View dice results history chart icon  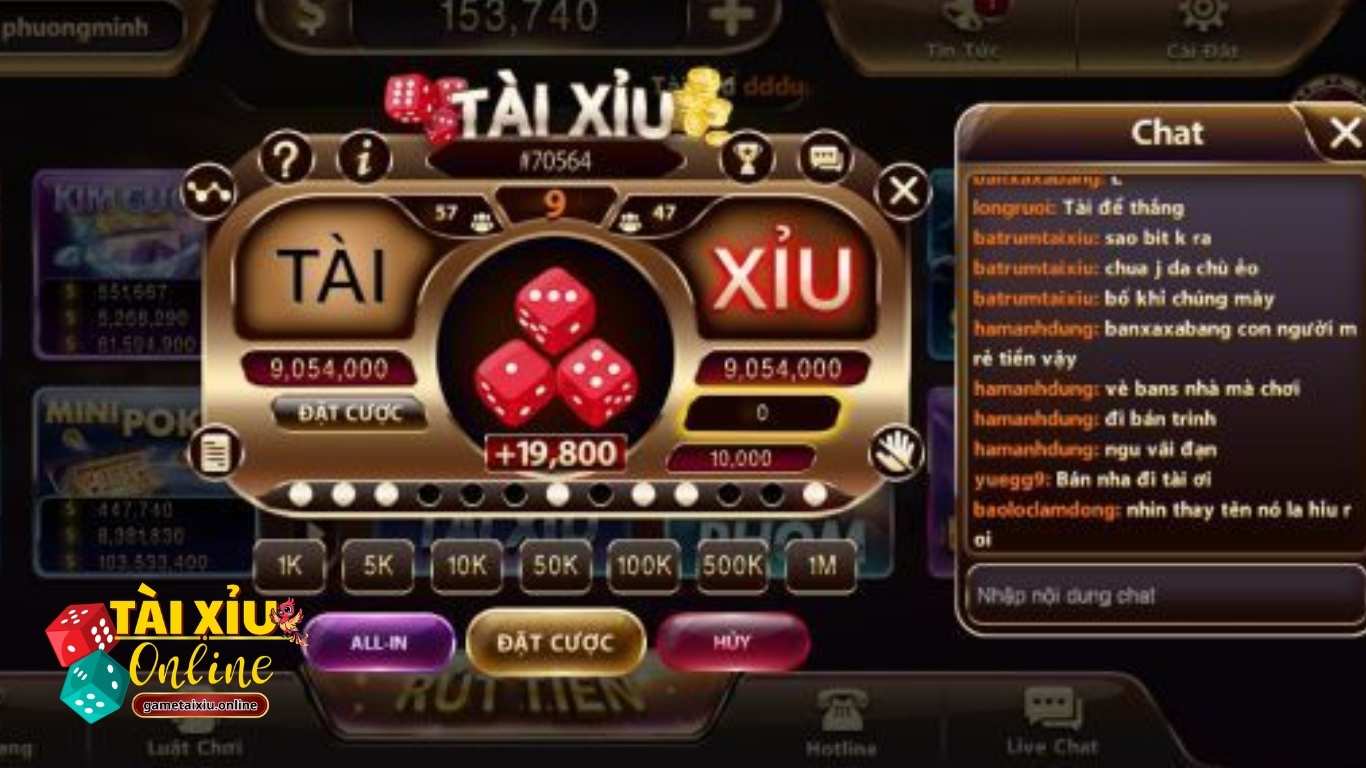(209, 190)
